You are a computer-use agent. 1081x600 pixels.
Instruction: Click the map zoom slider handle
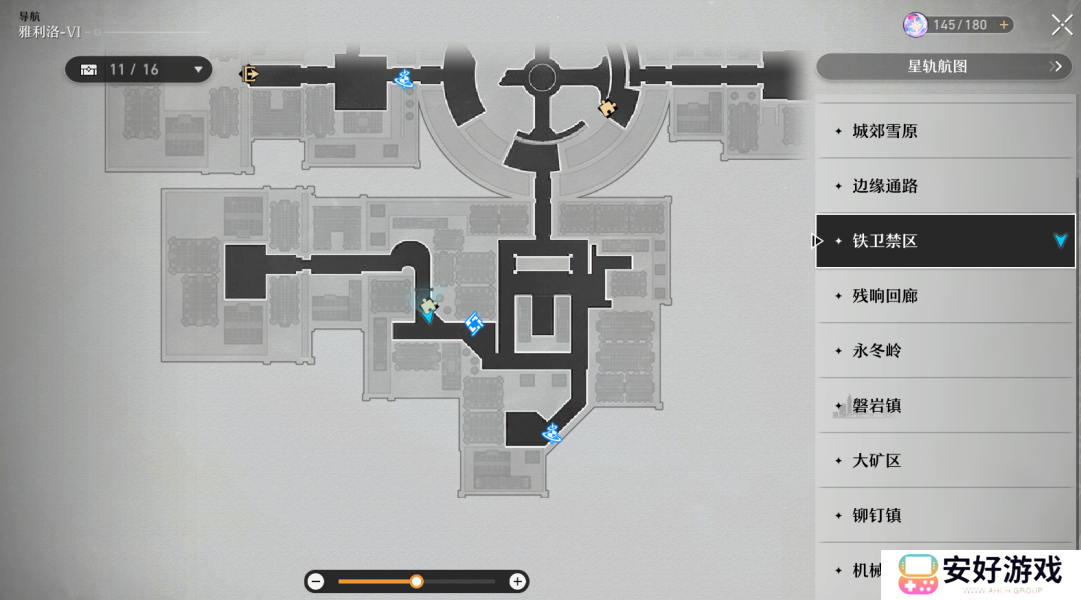(x=416, y=581)
